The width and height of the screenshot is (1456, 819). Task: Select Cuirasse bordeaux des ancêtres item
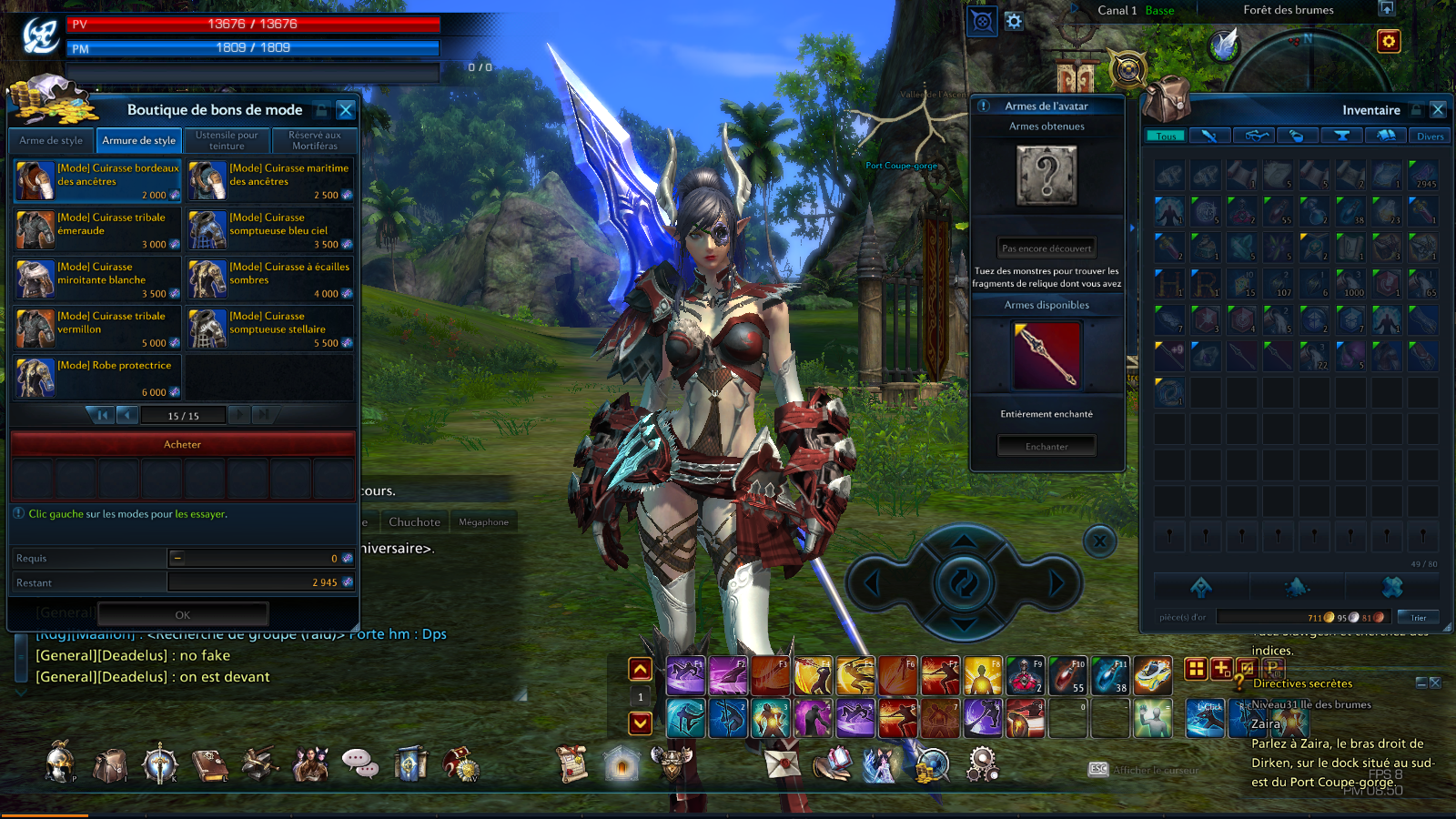97,180
